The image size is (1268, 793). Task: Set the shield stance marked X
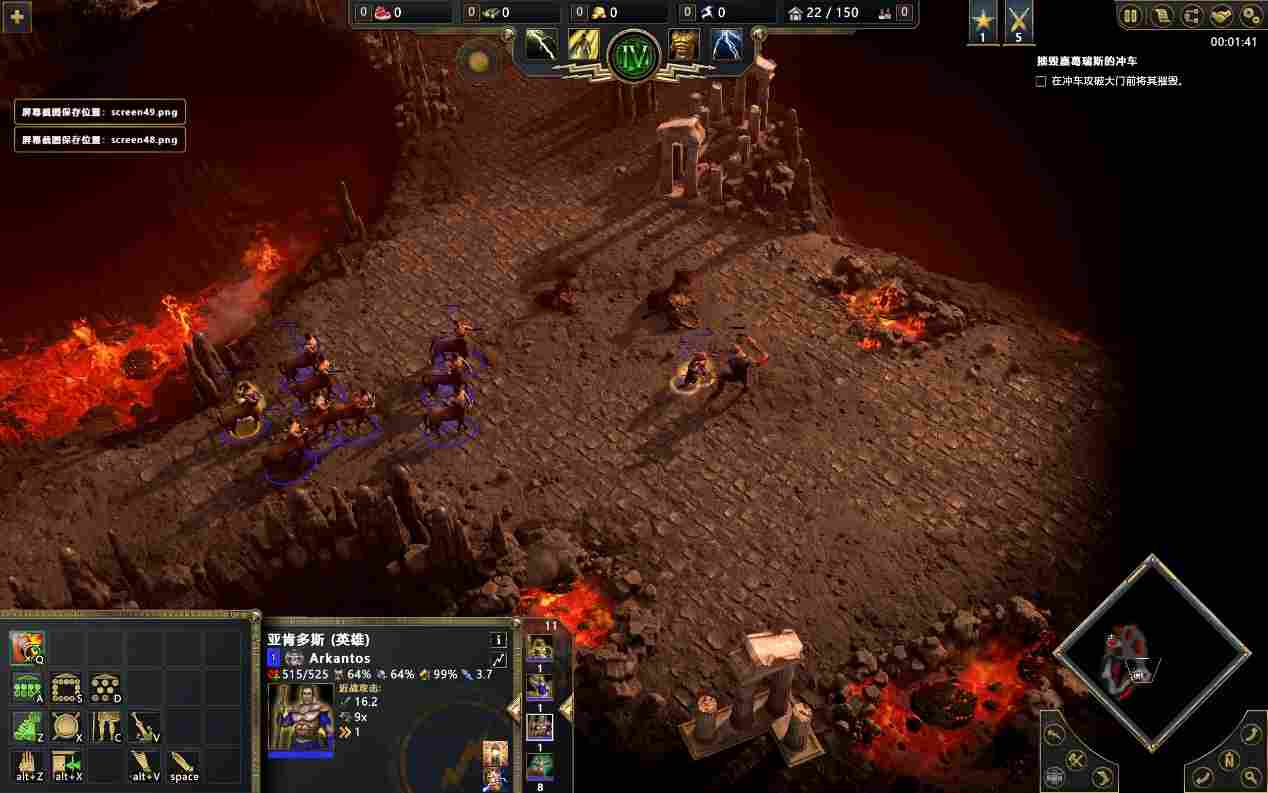pos(66,727)
